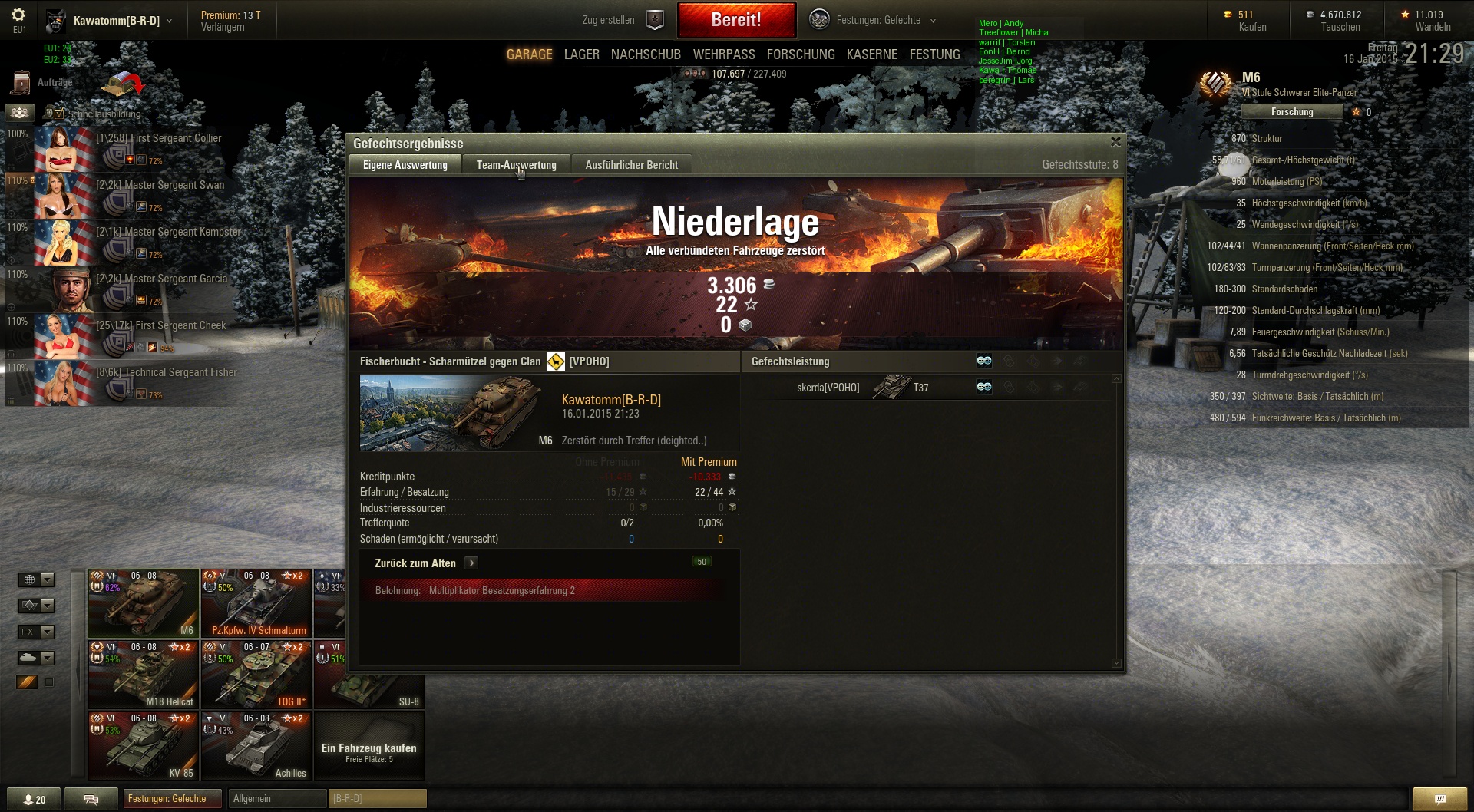Open the FESTUNG menu
The height and width of the screenshot is (812, 1474).
tap(934, 54)
